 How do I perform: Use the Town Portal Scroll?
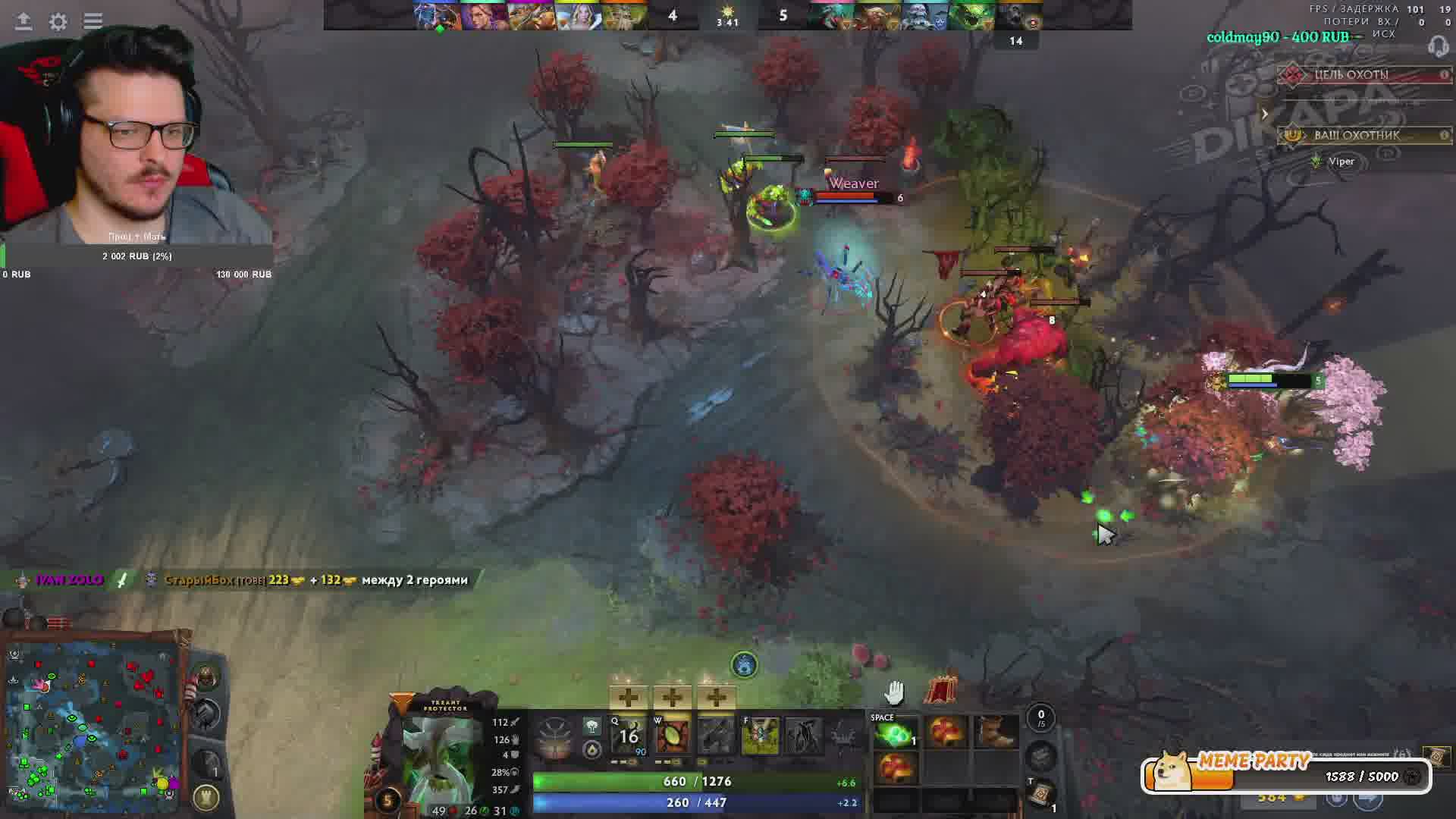point(1041,792)
